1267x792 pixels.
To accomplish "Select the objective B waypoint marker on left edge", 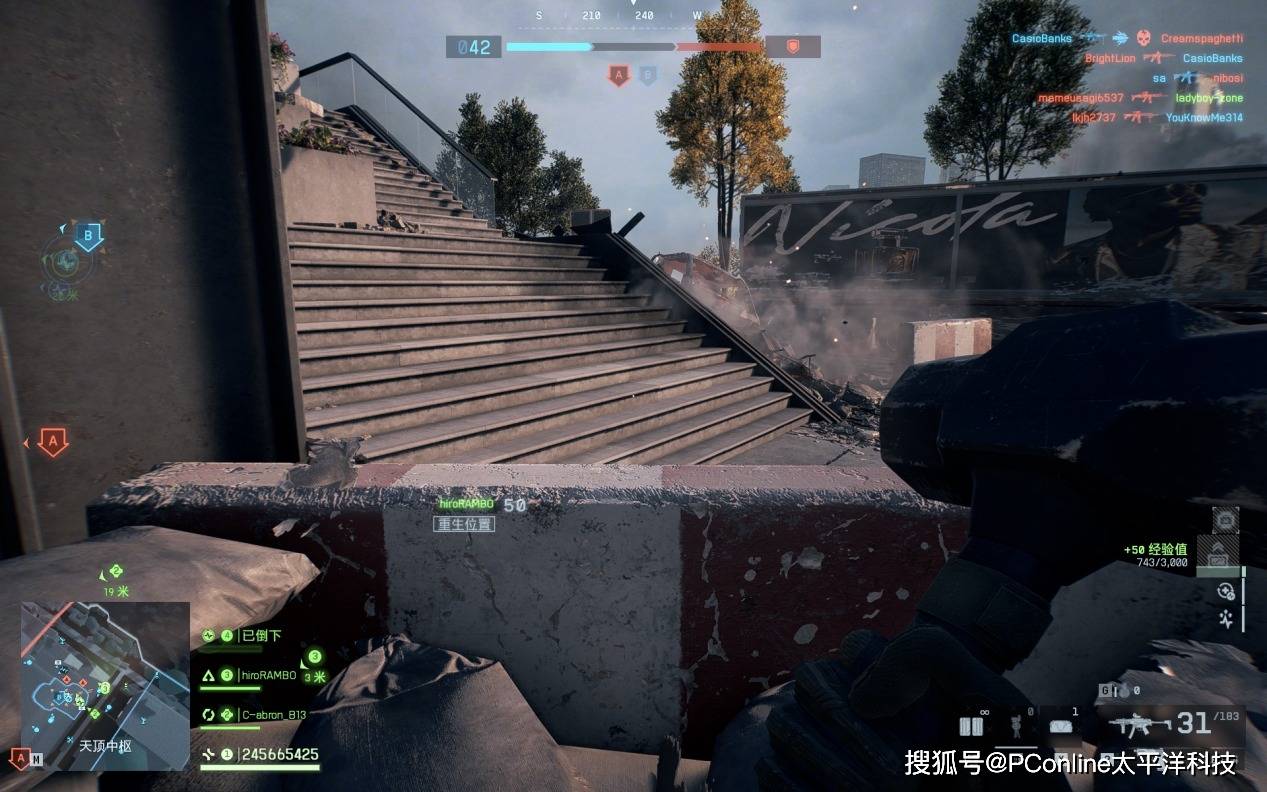I will pos(89,238).
